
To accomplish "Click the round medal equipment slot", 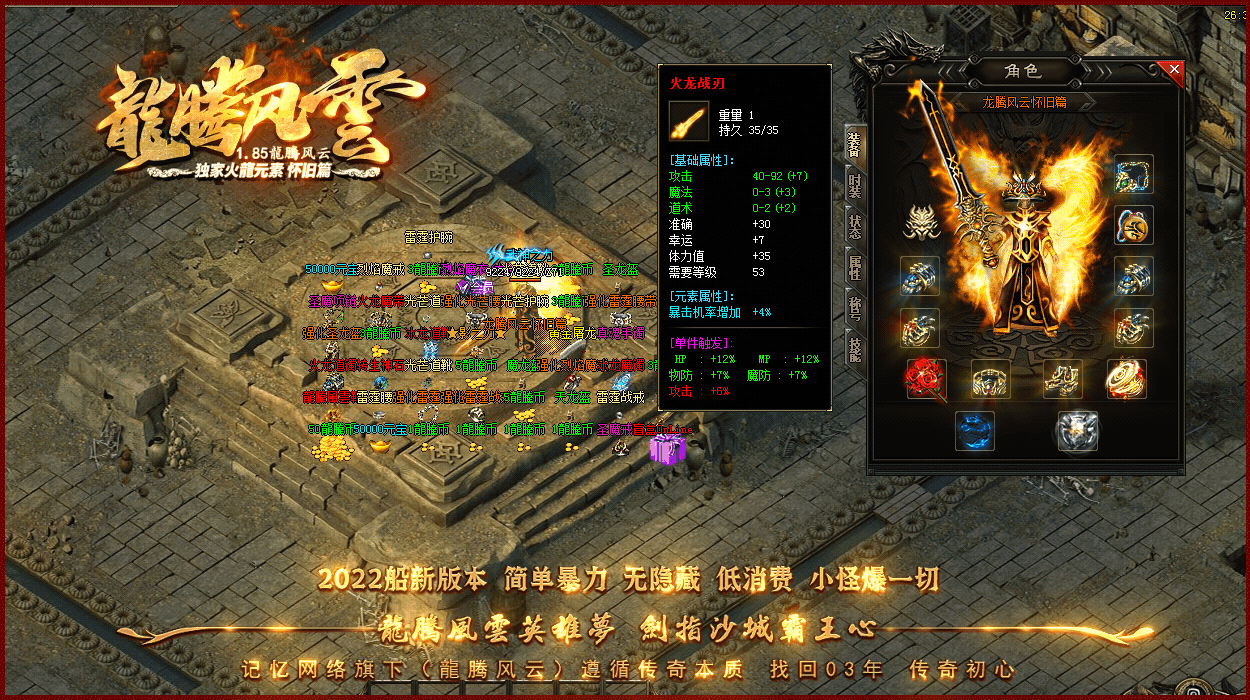I will coord(1134,225).
